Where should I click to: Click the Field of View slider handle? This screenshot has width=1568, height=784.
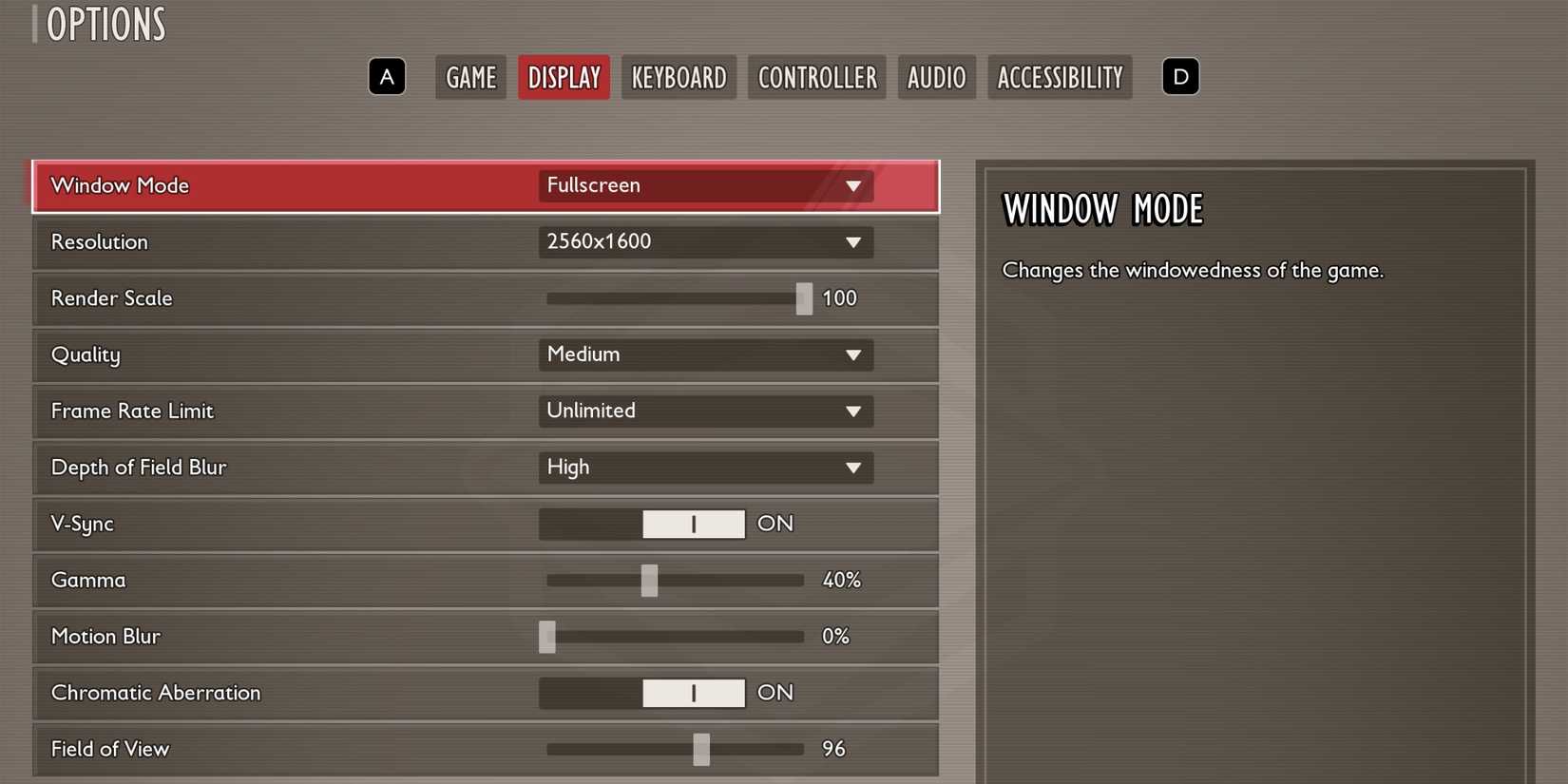pyautogui.click(x=702, y=749)
